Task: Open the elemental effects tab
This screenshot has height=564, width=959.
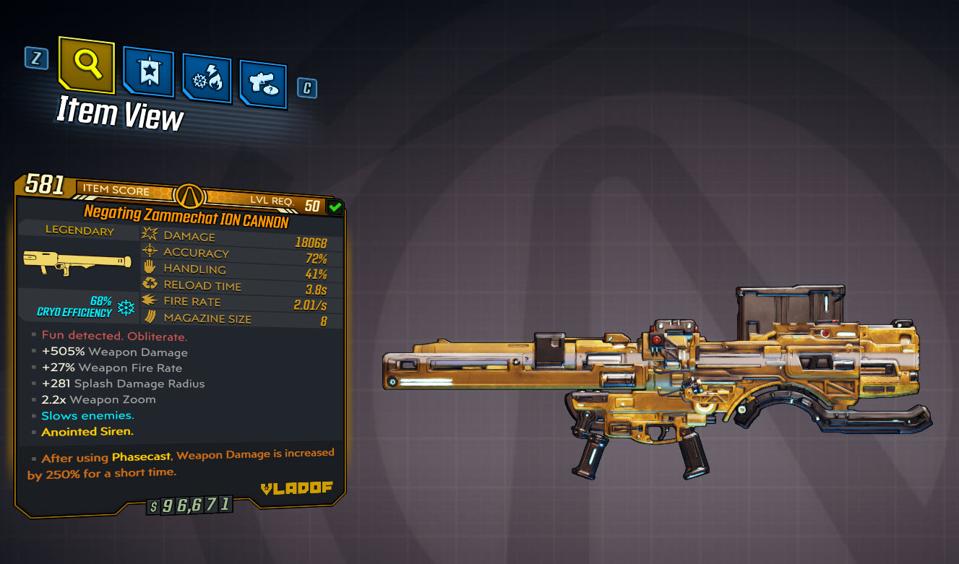Action: [x=207, y=80]
